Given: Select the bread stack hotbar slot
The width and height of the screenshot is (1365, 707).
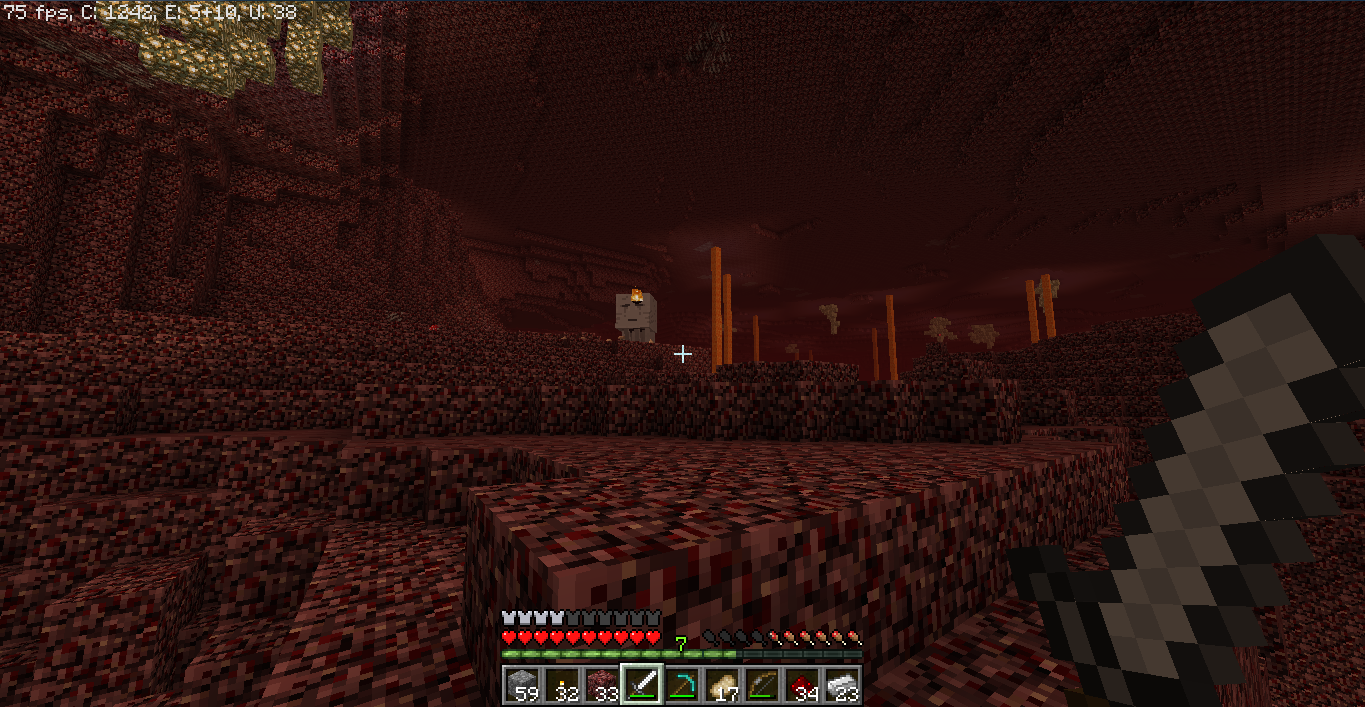Looking at the screenshot, I should (x=721, y=685).
